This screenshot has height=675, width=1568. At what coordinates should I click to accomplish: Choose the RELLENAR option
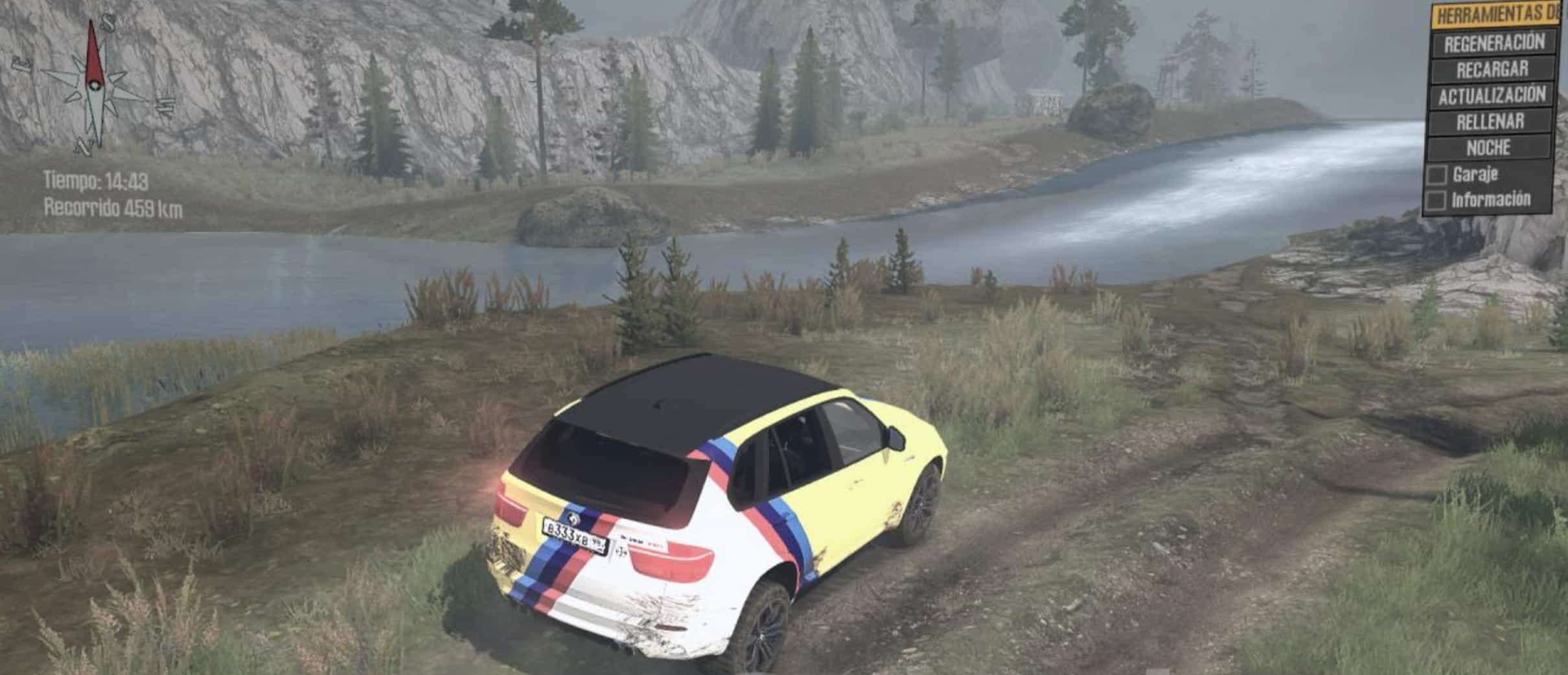coord(1490,122)
